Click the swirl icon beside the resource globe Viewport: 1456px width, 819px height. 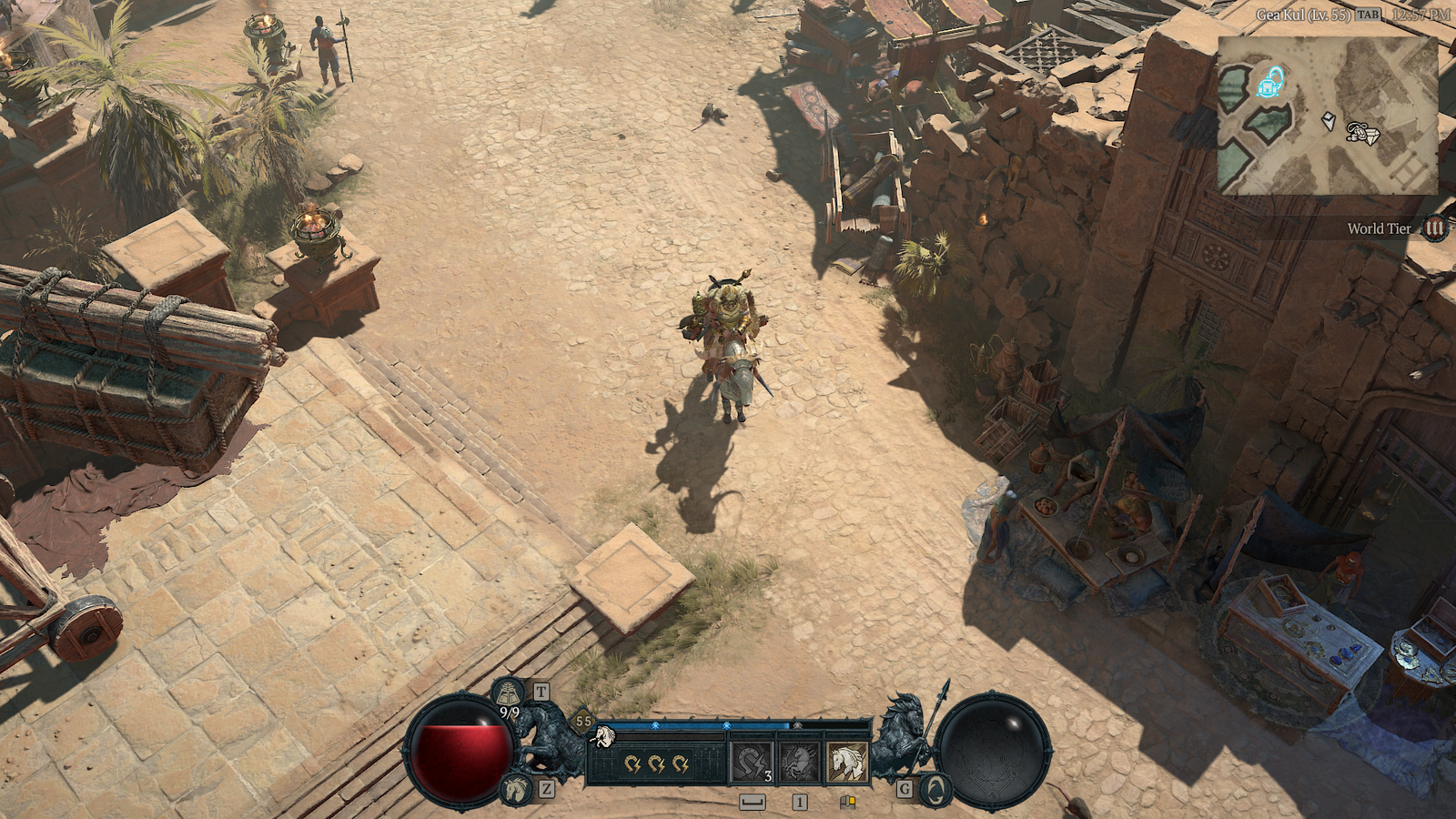[x=934, y=788]
